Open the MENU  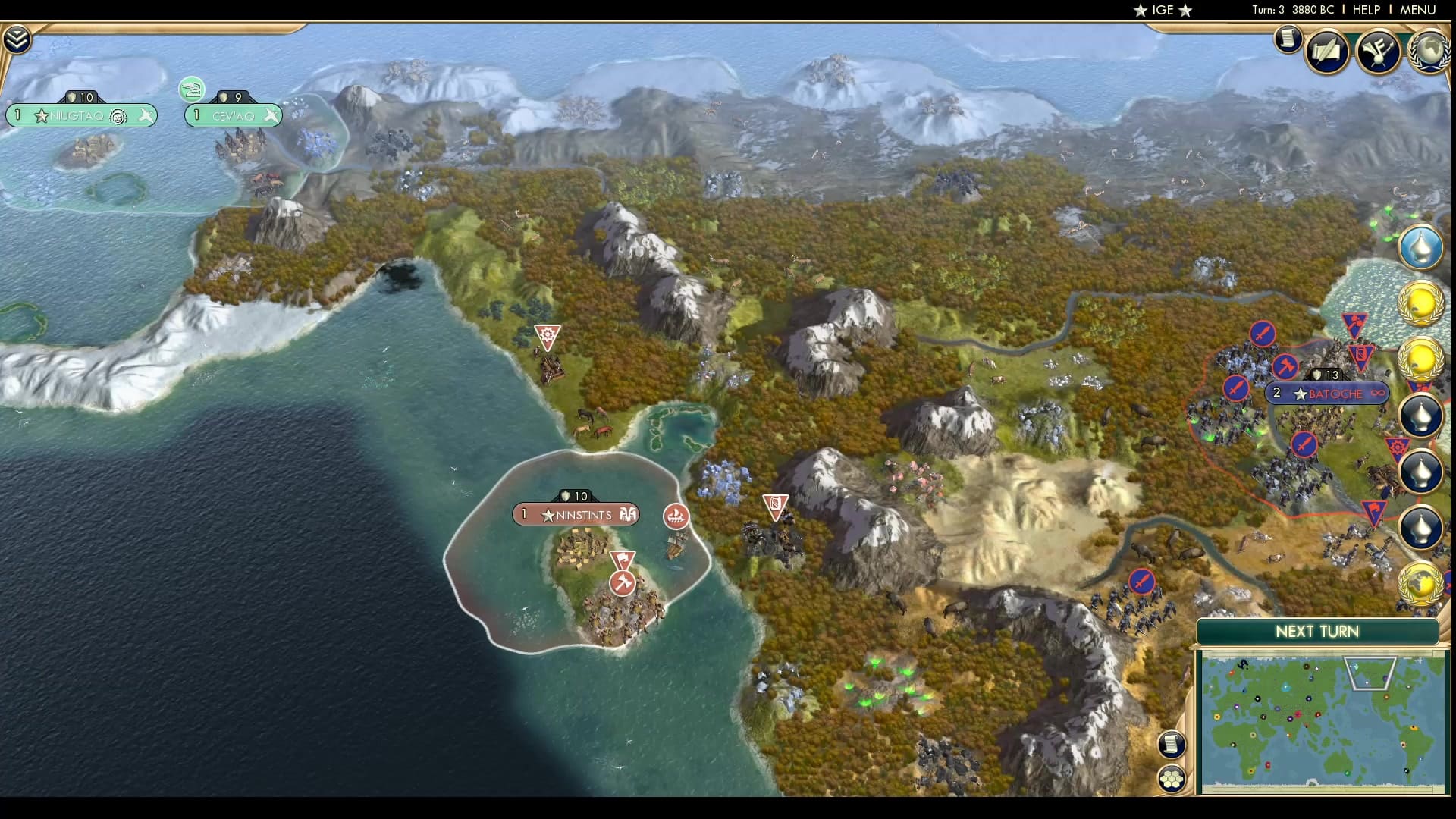click(1420, 10)
